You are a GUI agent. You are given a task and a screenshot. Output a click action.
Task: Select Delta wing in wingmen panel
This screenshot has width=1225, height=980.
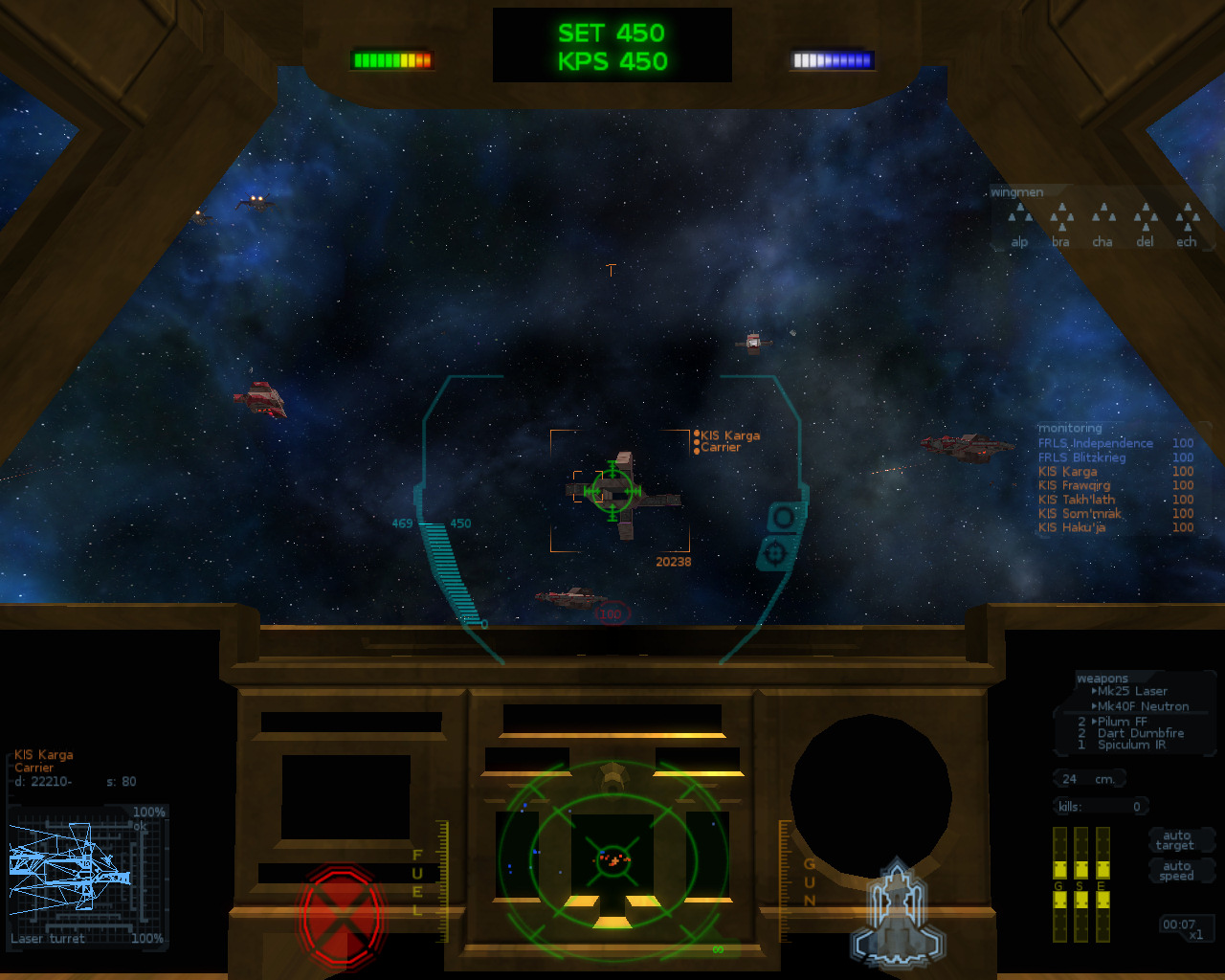(x=1146, y=226)
